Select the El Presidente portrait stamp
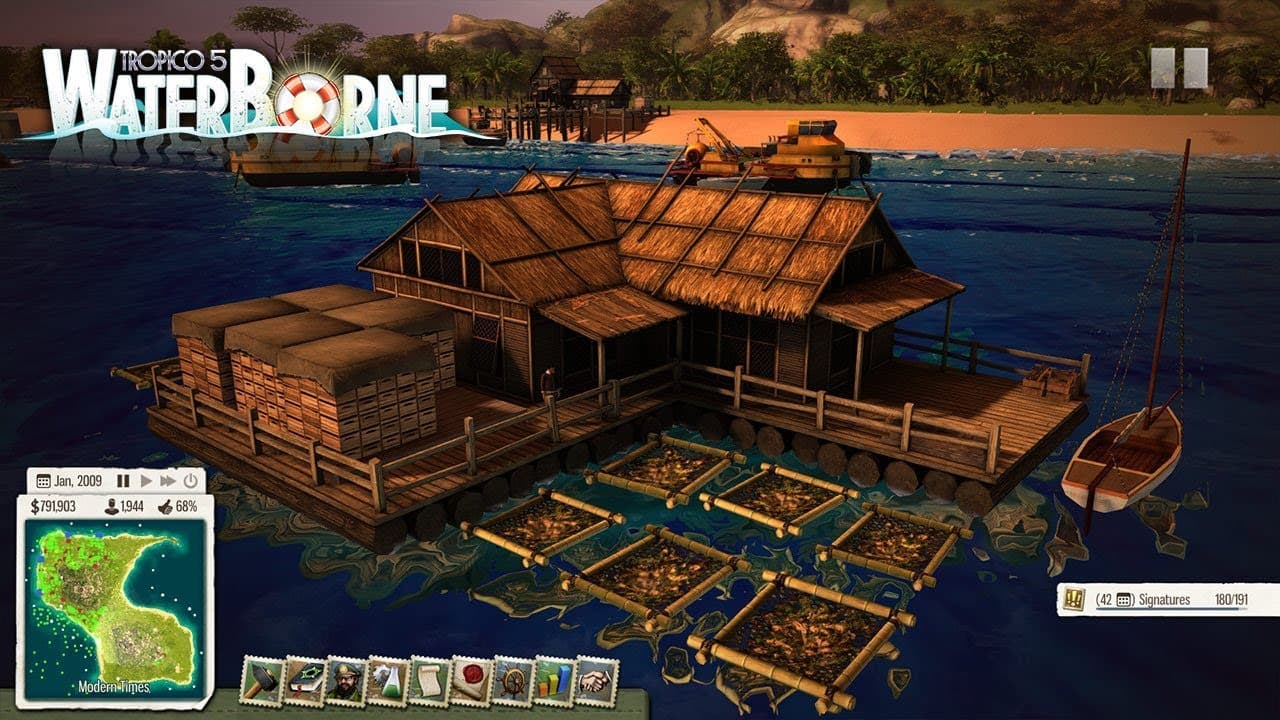 [346, 681]
